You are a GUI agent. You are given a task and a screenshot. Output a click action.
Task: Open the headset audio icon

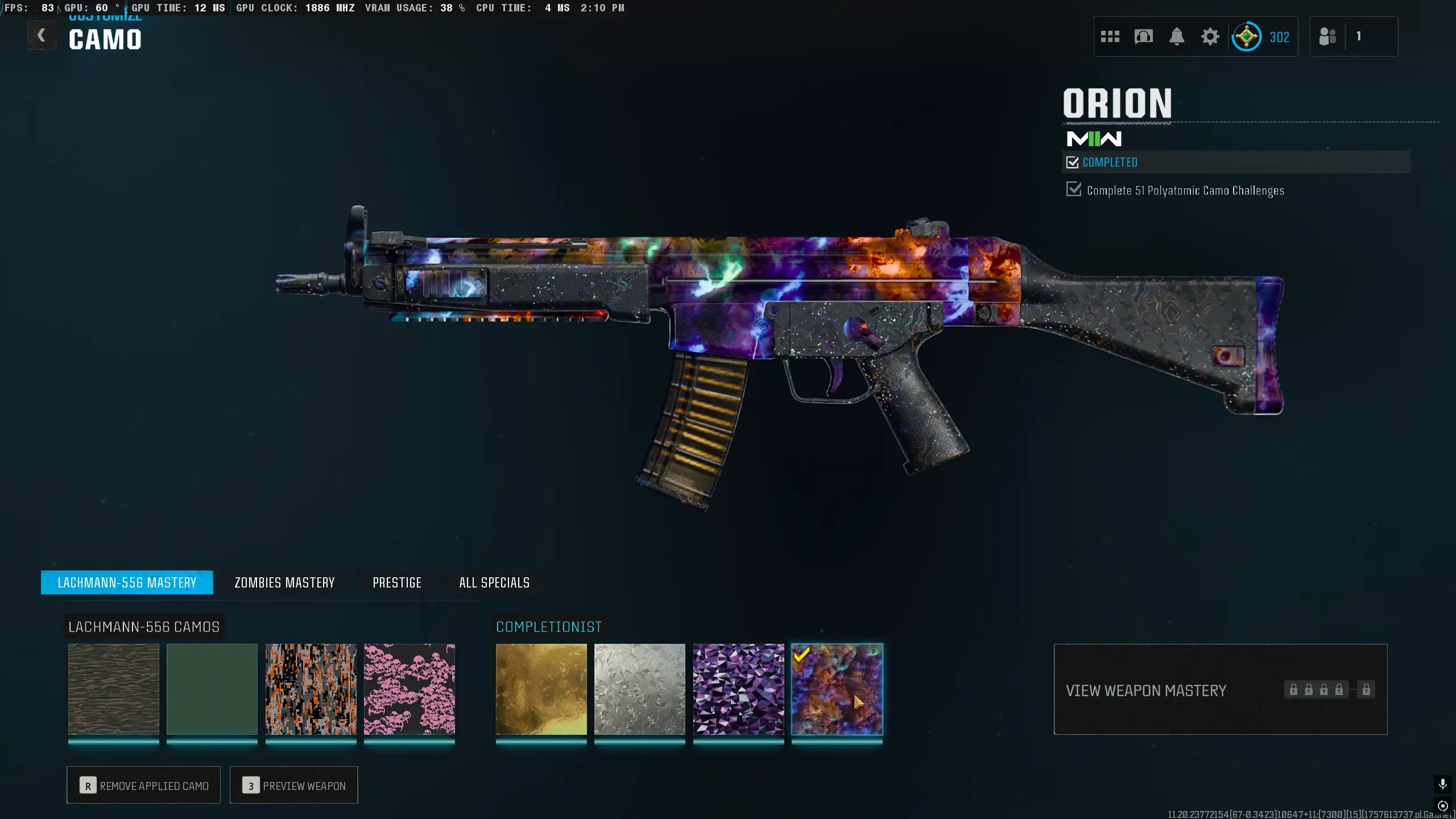point(1143,37)
